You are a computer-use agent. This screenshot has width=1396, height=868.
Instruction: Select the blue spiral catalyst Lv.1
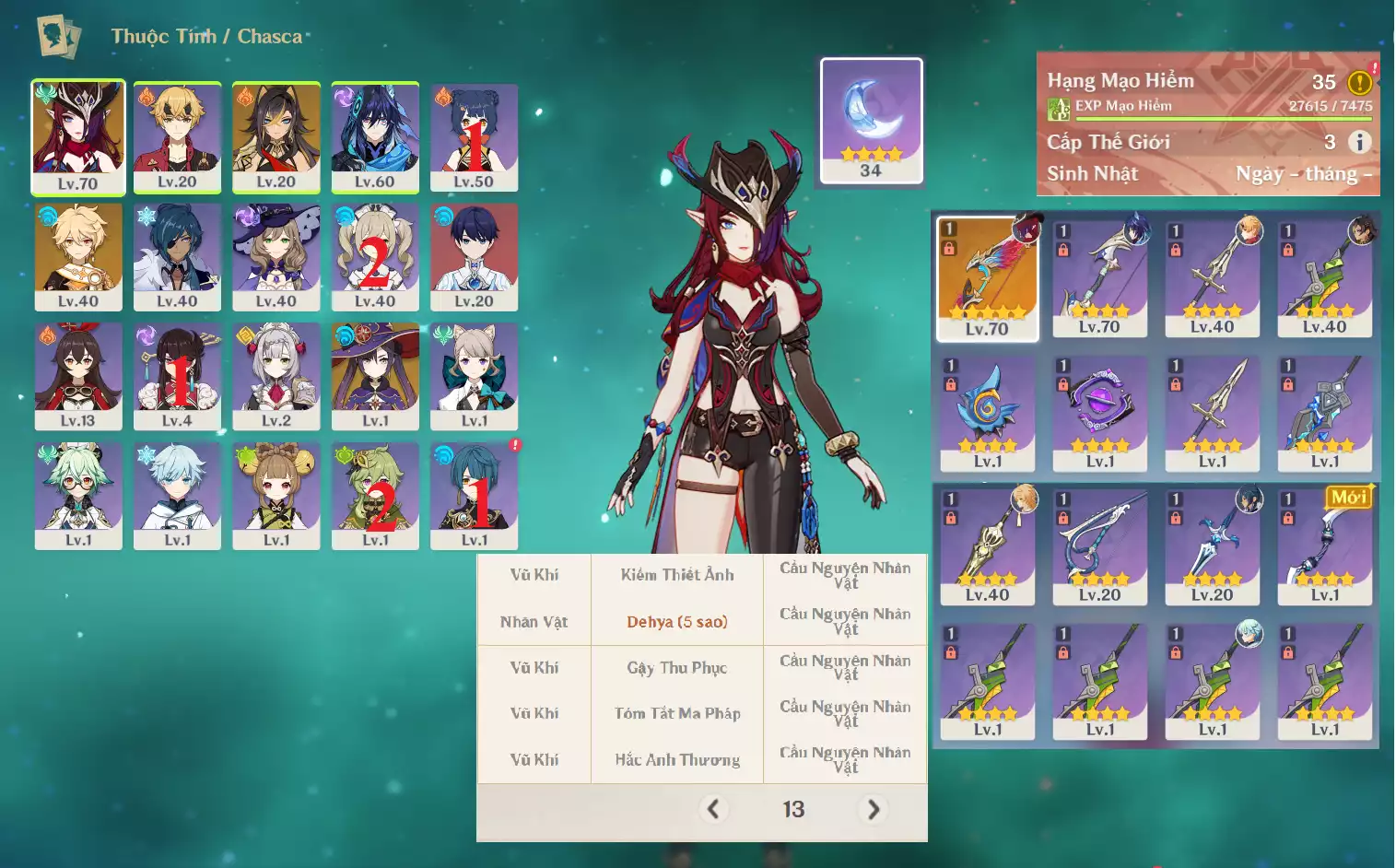pyautogui.click(x=987, y=412)
